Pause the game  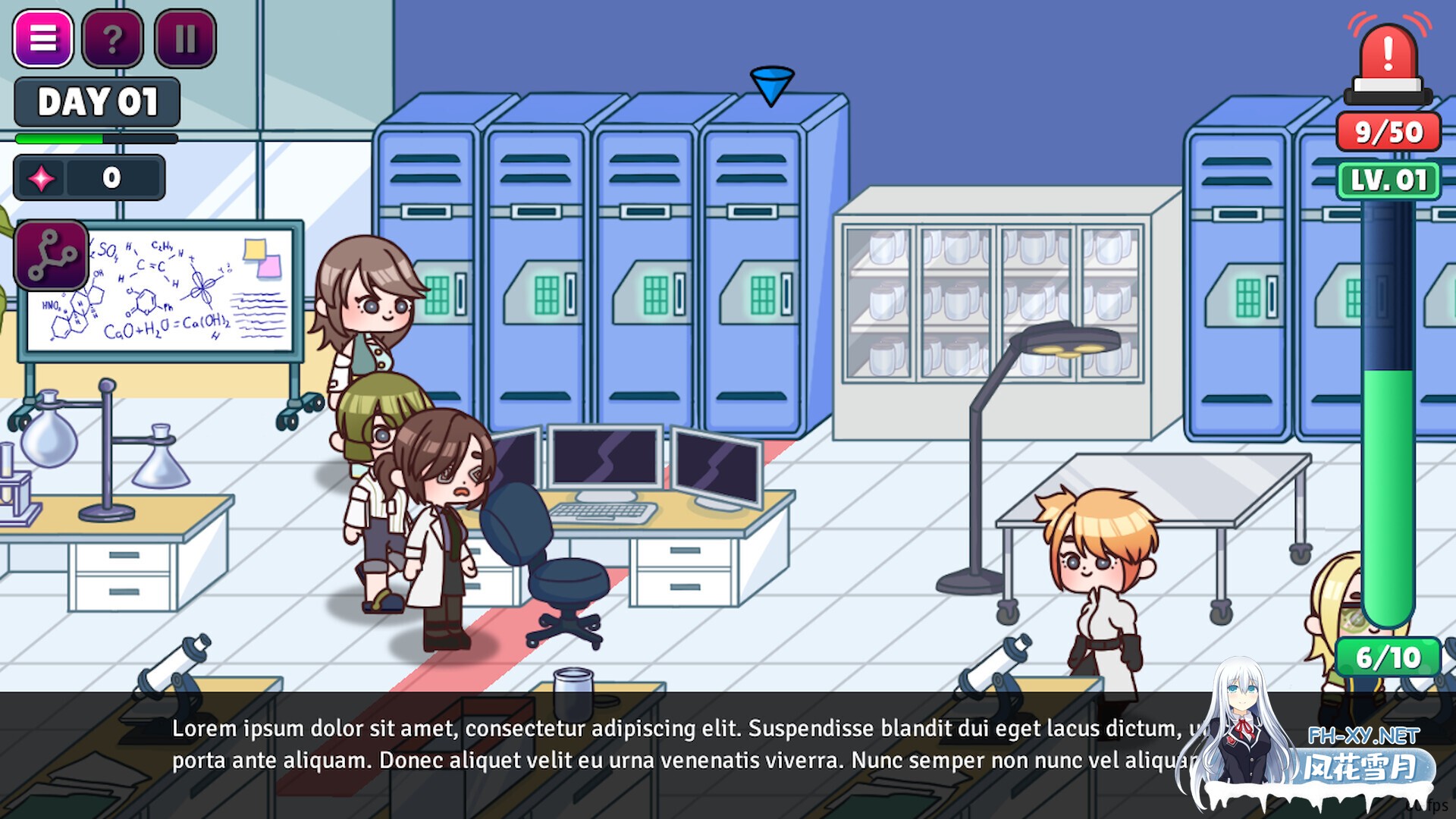tap(184, 39)
